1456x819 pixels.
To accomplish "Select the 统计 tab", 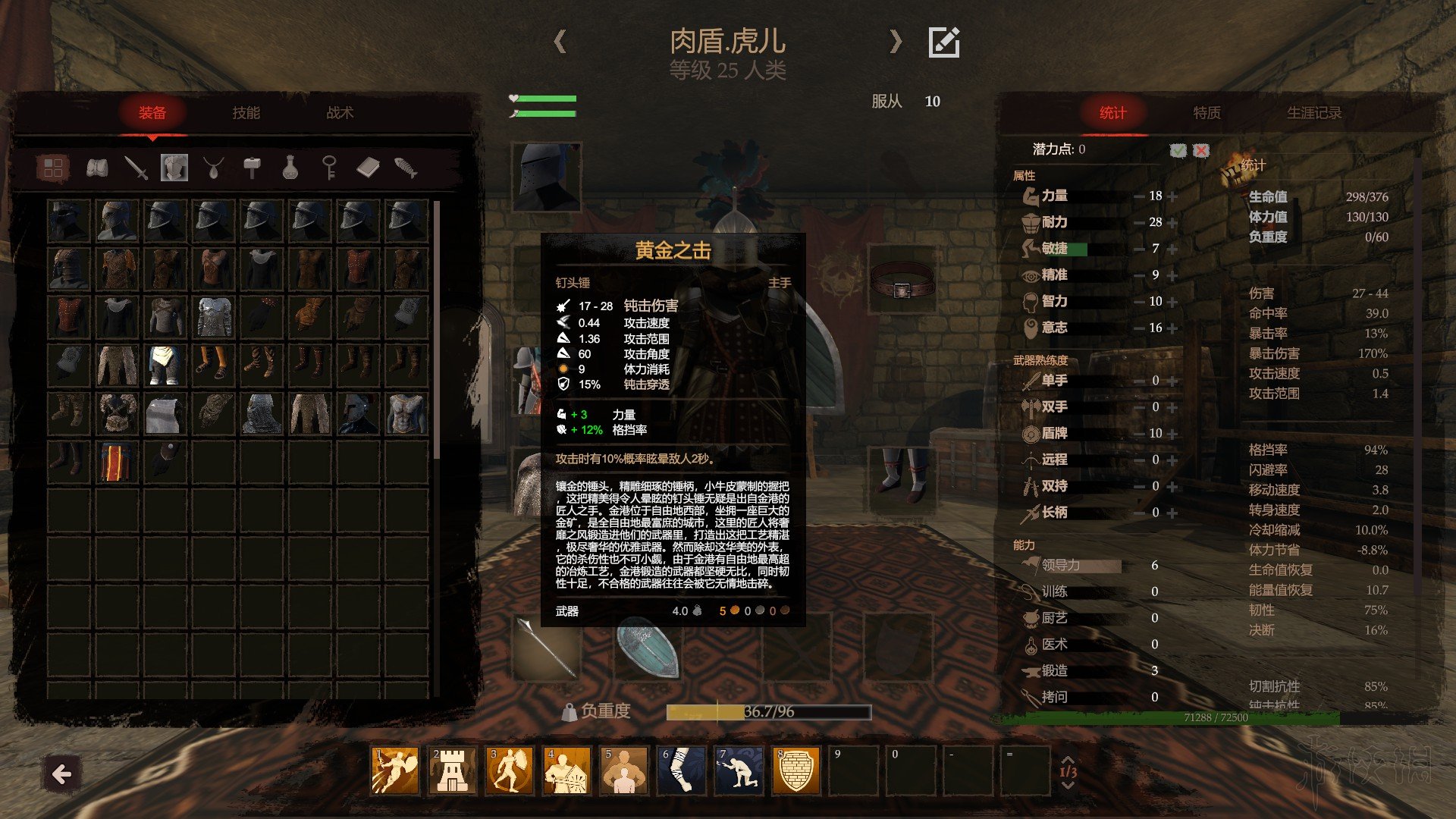I will pos(1112,113).
